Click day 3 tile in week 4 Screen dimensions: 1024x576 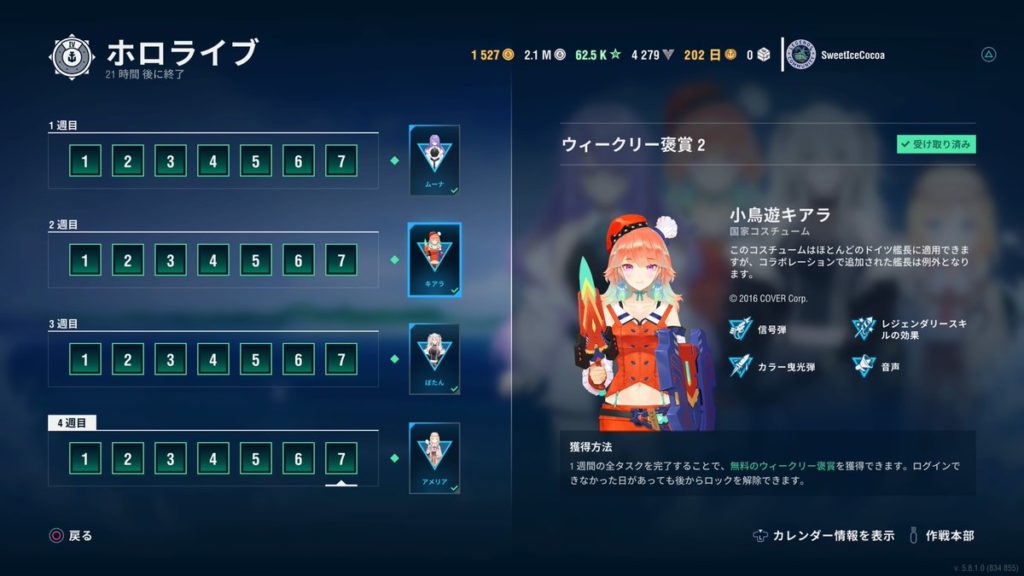pyautogui.click(x=170, y=459)
